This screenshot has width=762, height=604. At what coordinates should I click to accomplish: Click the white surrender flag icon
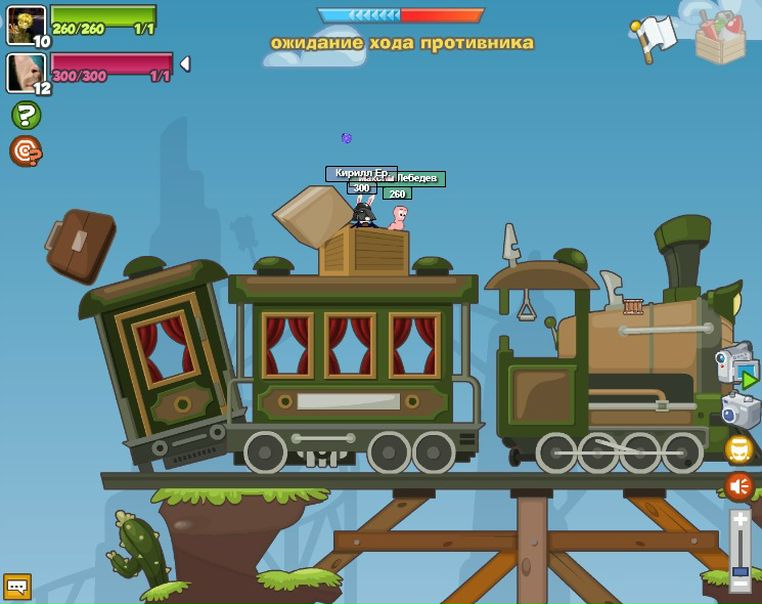pyautogui.click(x=654, y=35)
